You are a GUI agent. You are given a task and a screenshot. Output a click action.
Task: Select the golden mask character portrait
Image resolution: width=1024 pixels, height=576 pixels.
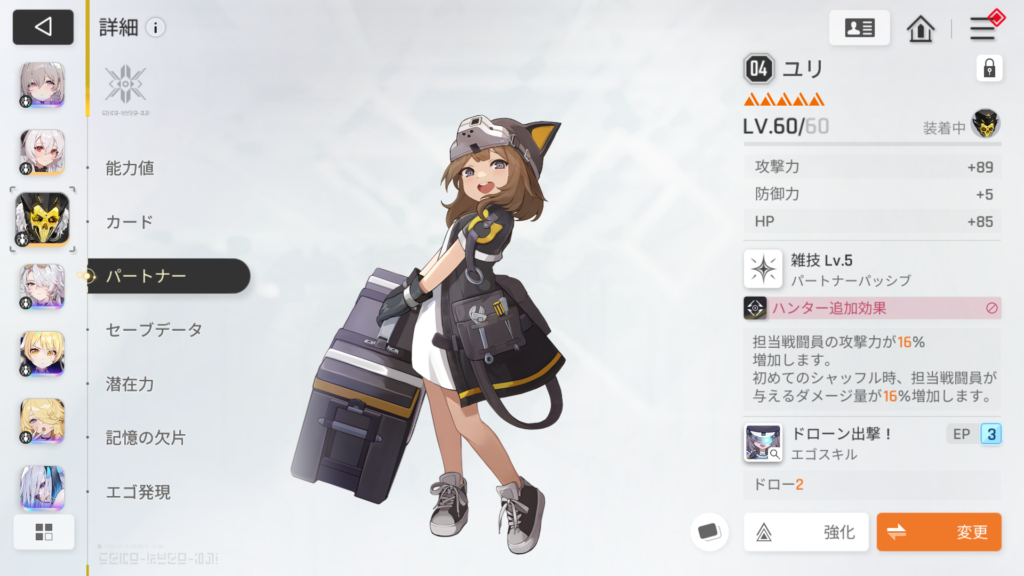click(x=43, y=219)
